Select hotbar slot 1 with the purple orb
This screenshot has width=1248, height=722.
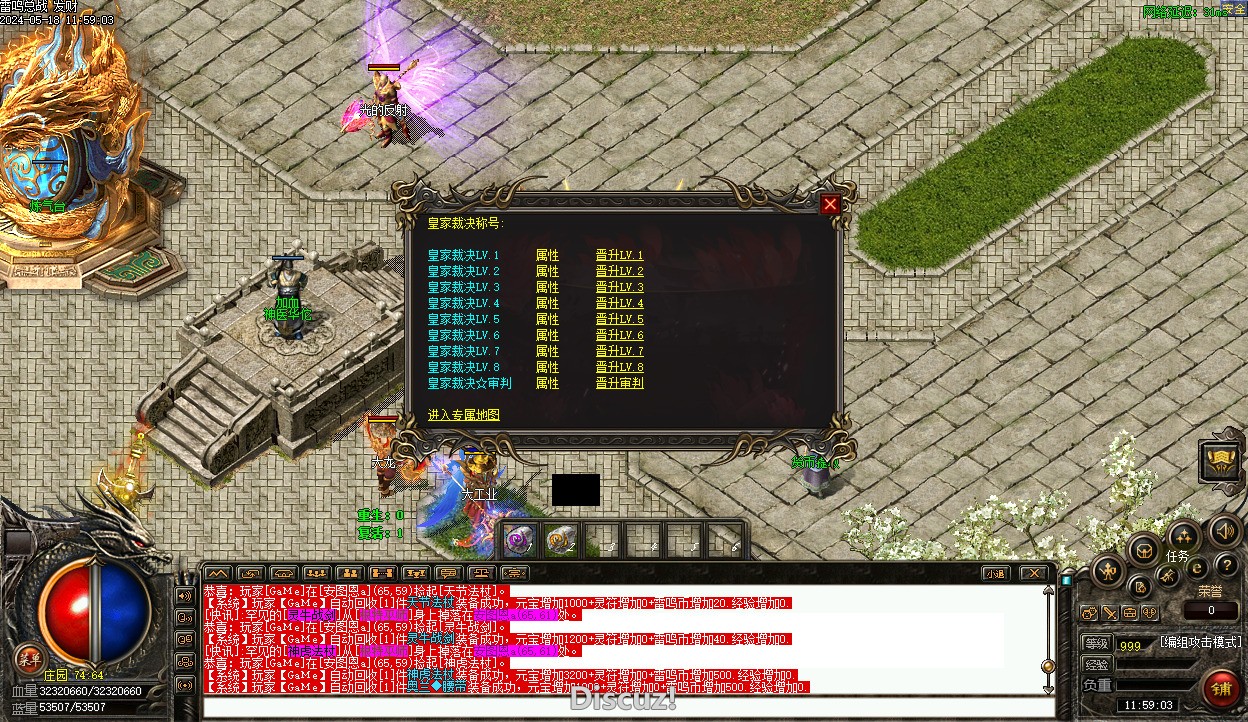coord(518,540)
